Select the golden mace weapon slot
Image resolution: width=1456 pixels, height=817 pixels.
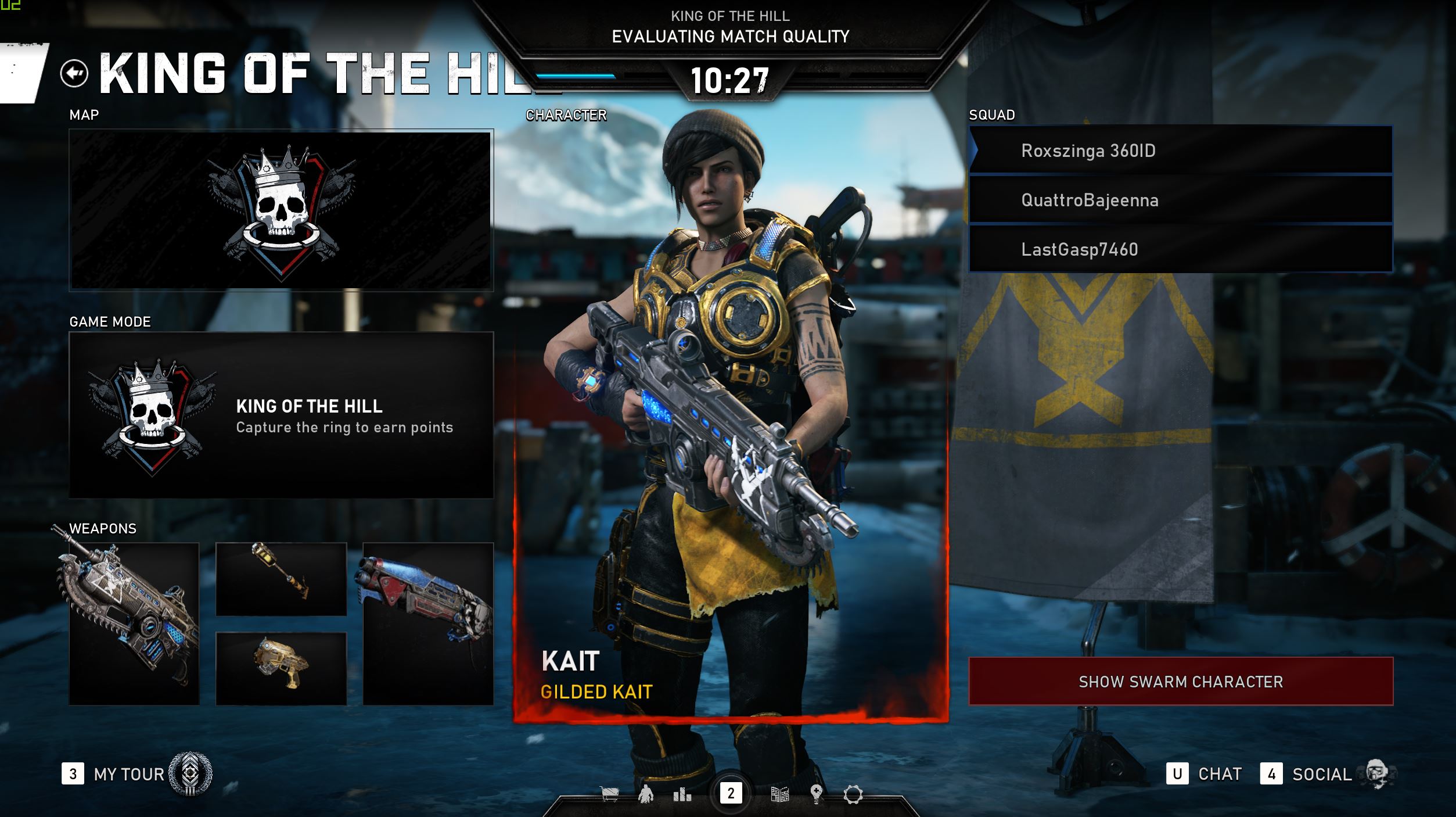(281, 579)
